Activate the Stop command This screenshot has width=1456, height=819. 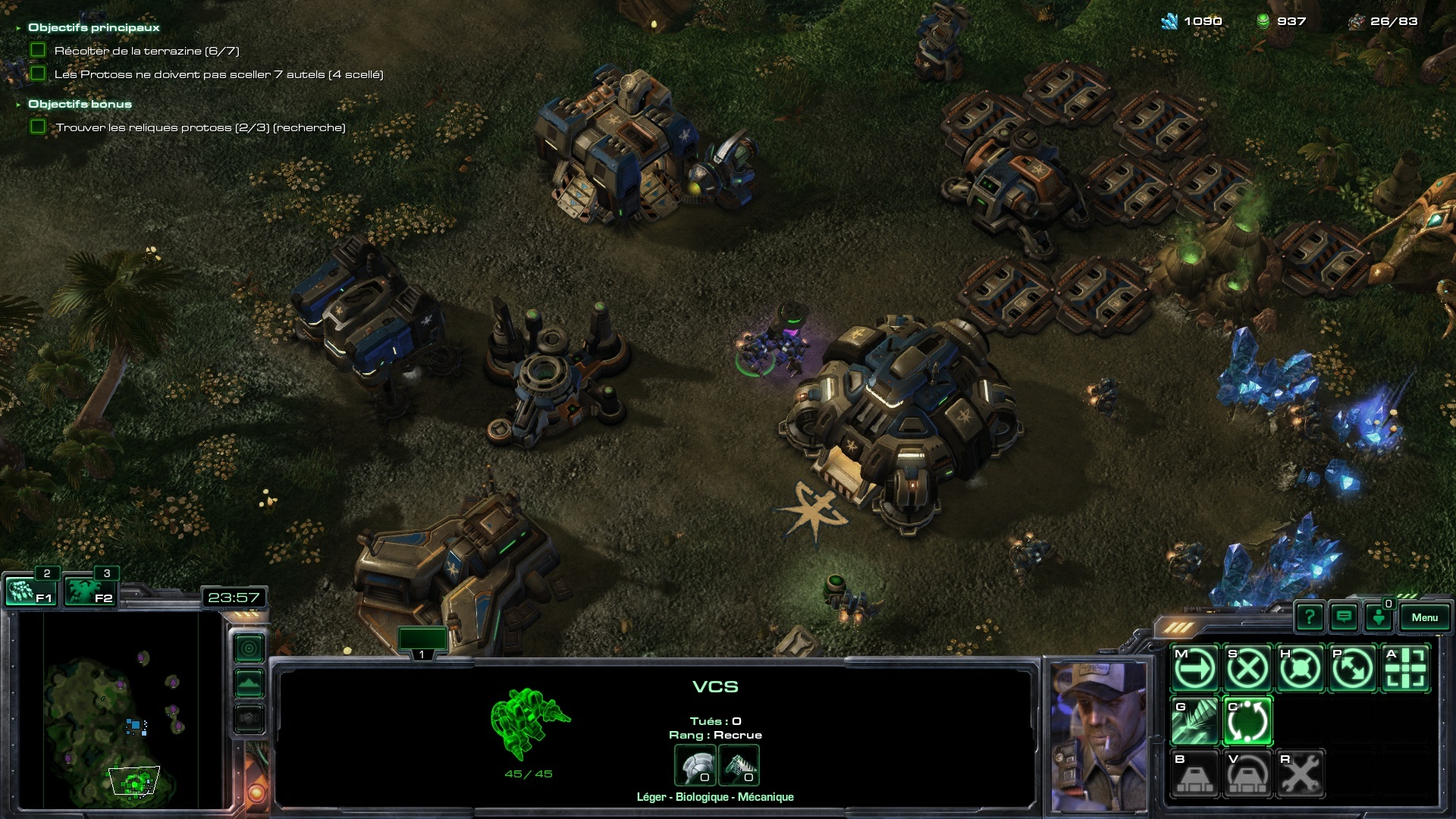(x=1247, y=669)
